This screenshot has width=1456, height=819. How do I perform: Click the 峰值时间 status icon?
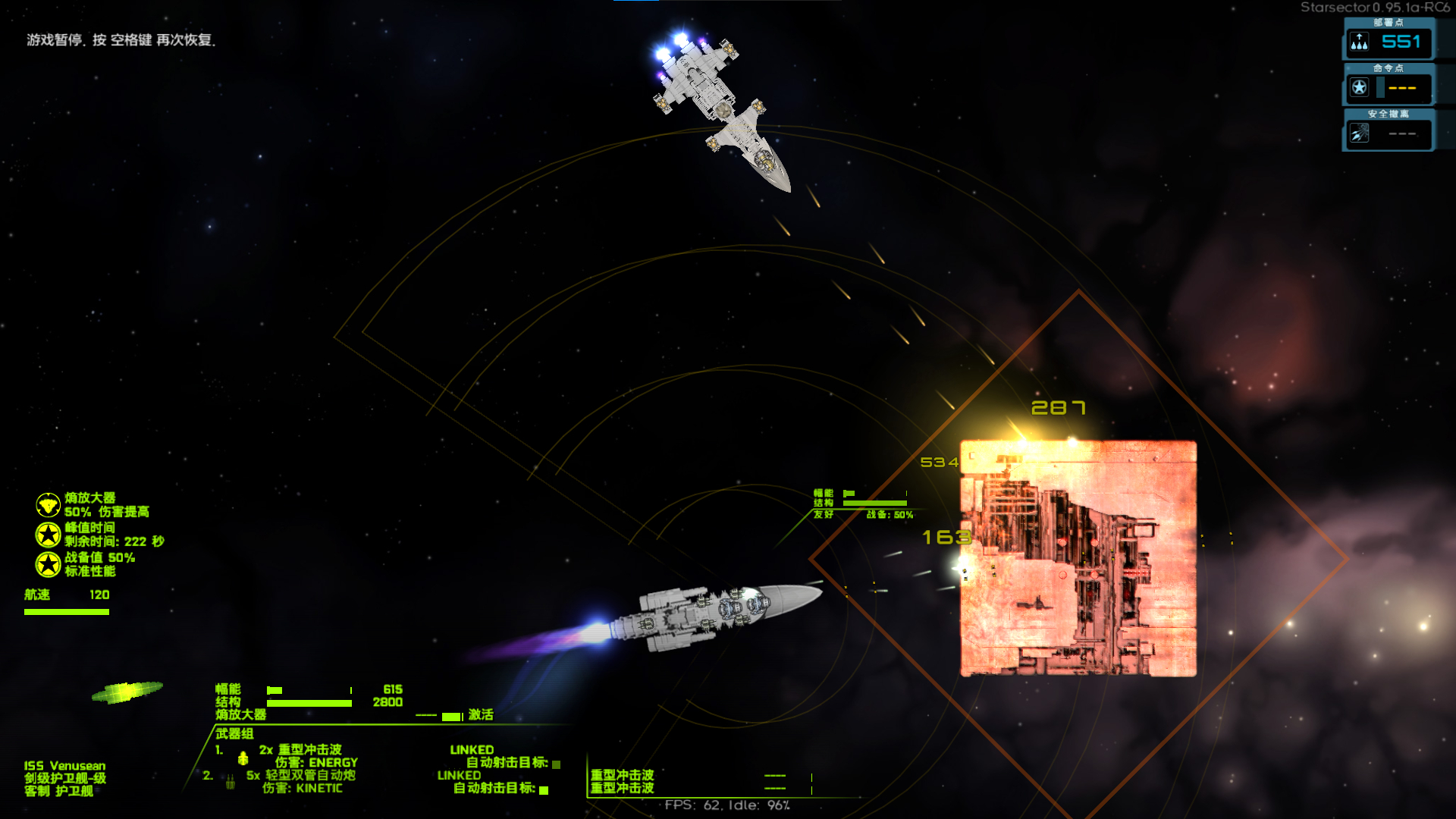click(48, 535)
